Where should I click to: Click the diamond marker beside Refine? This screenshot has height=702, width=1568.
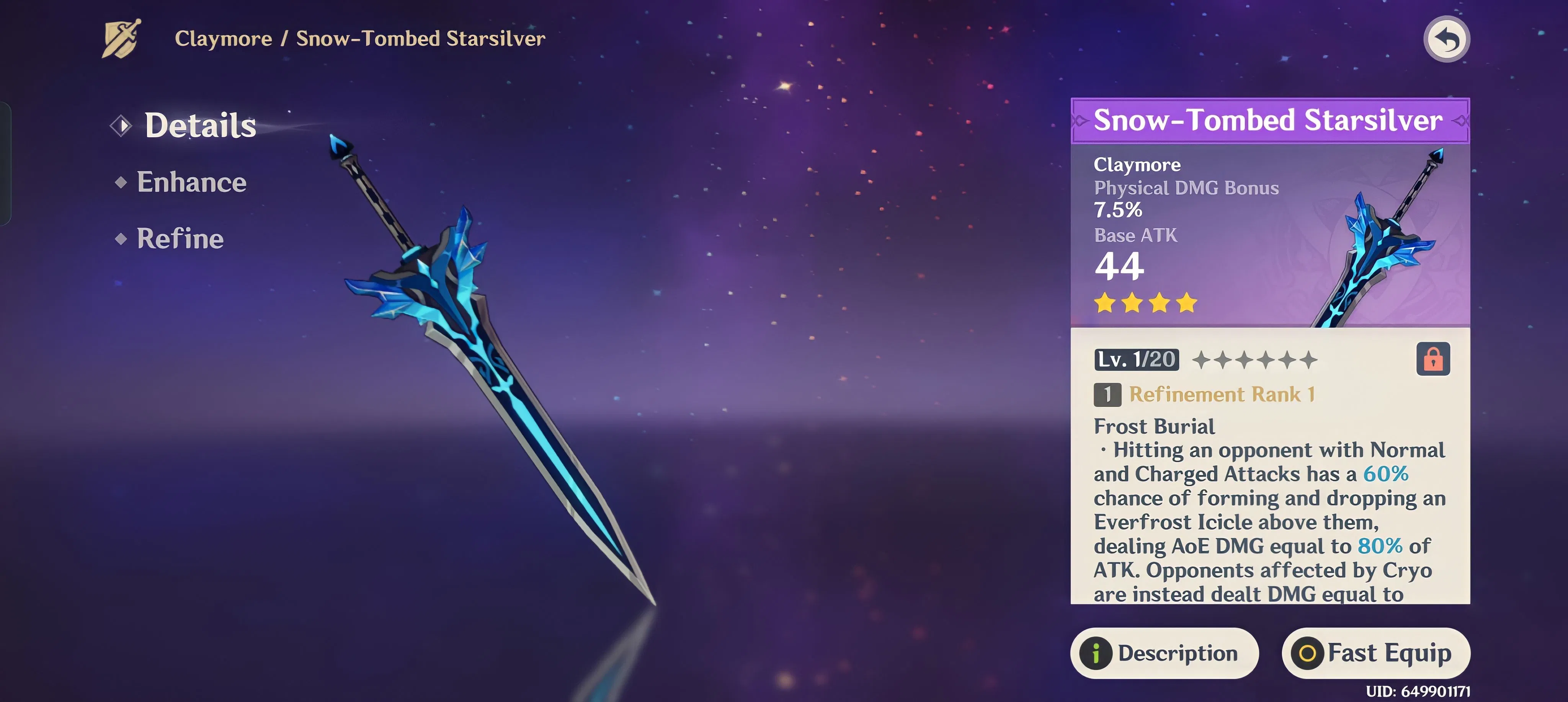pyautogui.click(x=121, y=239)
